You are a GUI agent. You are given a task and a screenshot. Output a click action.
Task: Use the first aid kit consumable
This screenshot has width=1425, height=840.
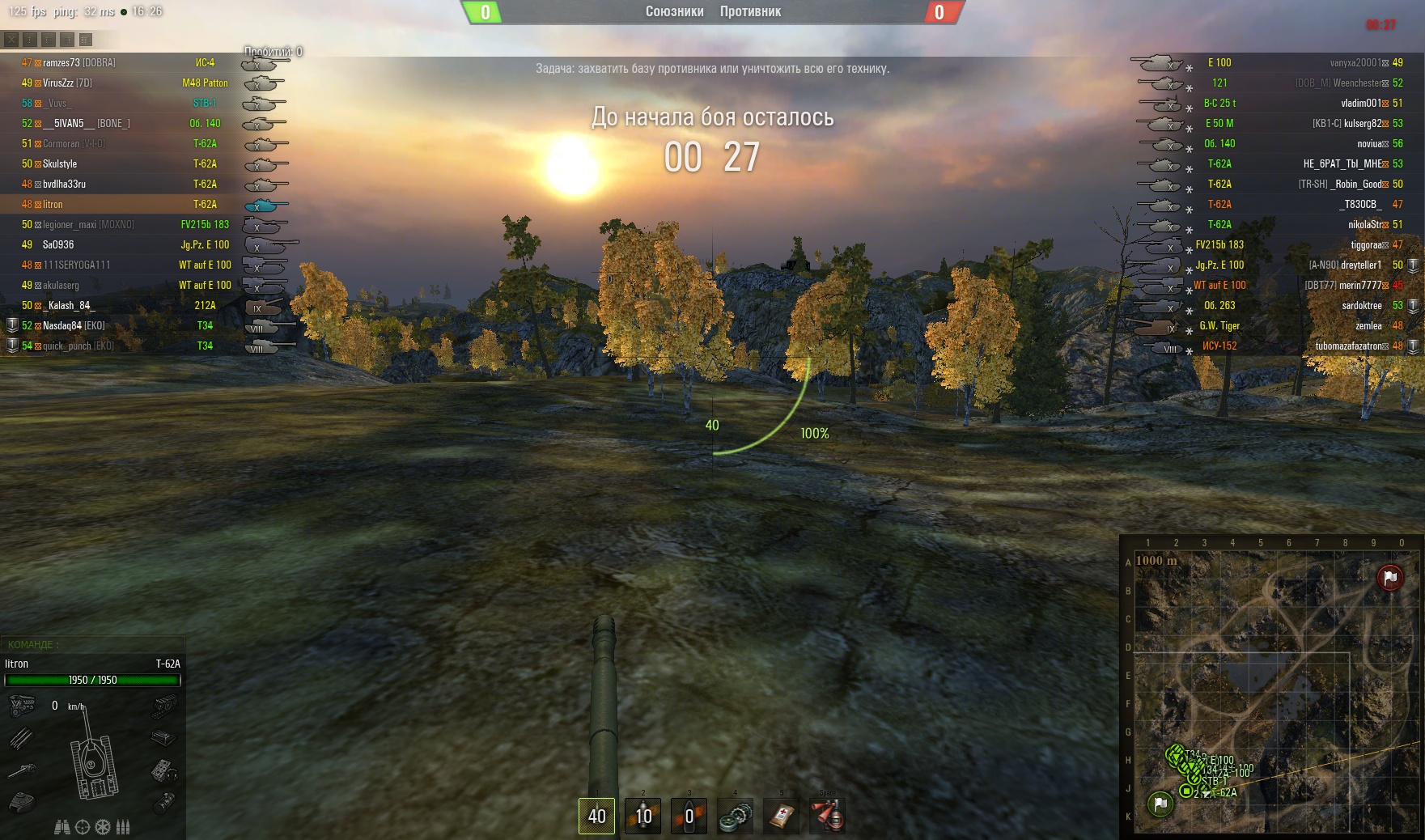[x=782, y=816]
